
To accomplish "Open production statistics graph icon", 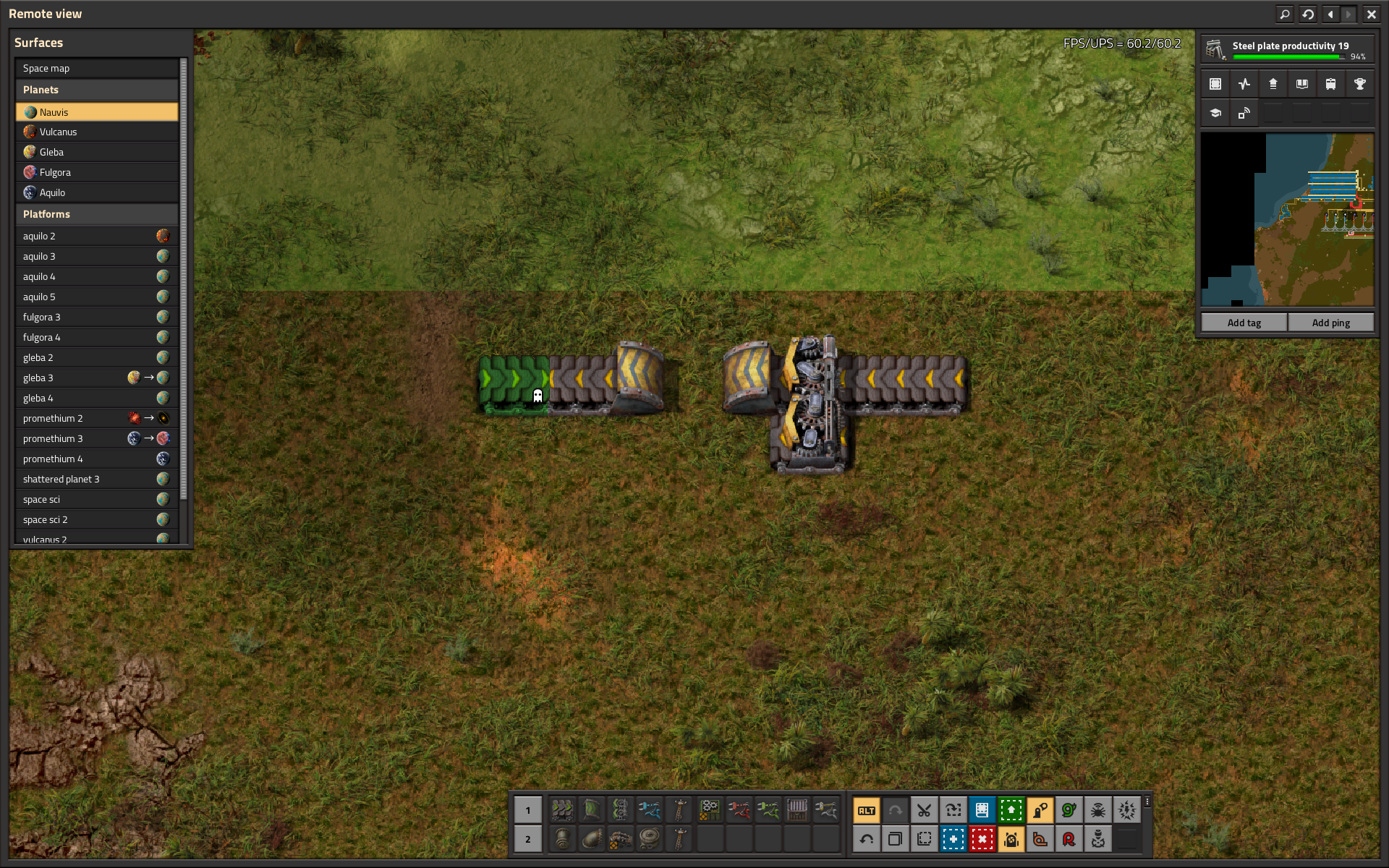I will [1244, 84].
